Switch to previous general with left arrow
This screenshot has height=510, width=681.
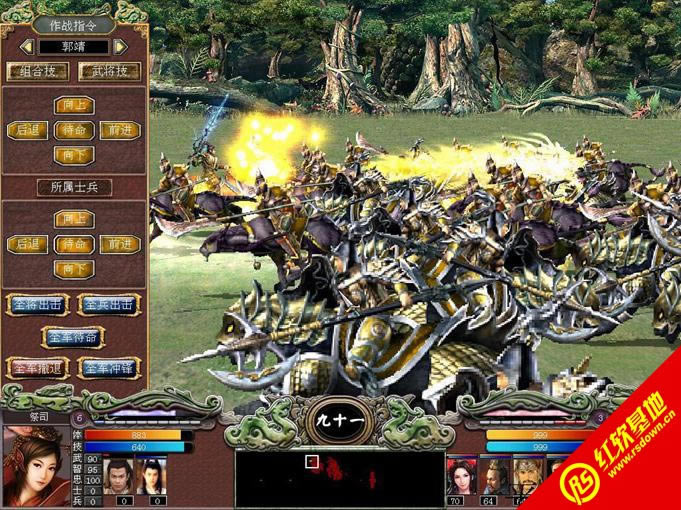tap(26, 46)
